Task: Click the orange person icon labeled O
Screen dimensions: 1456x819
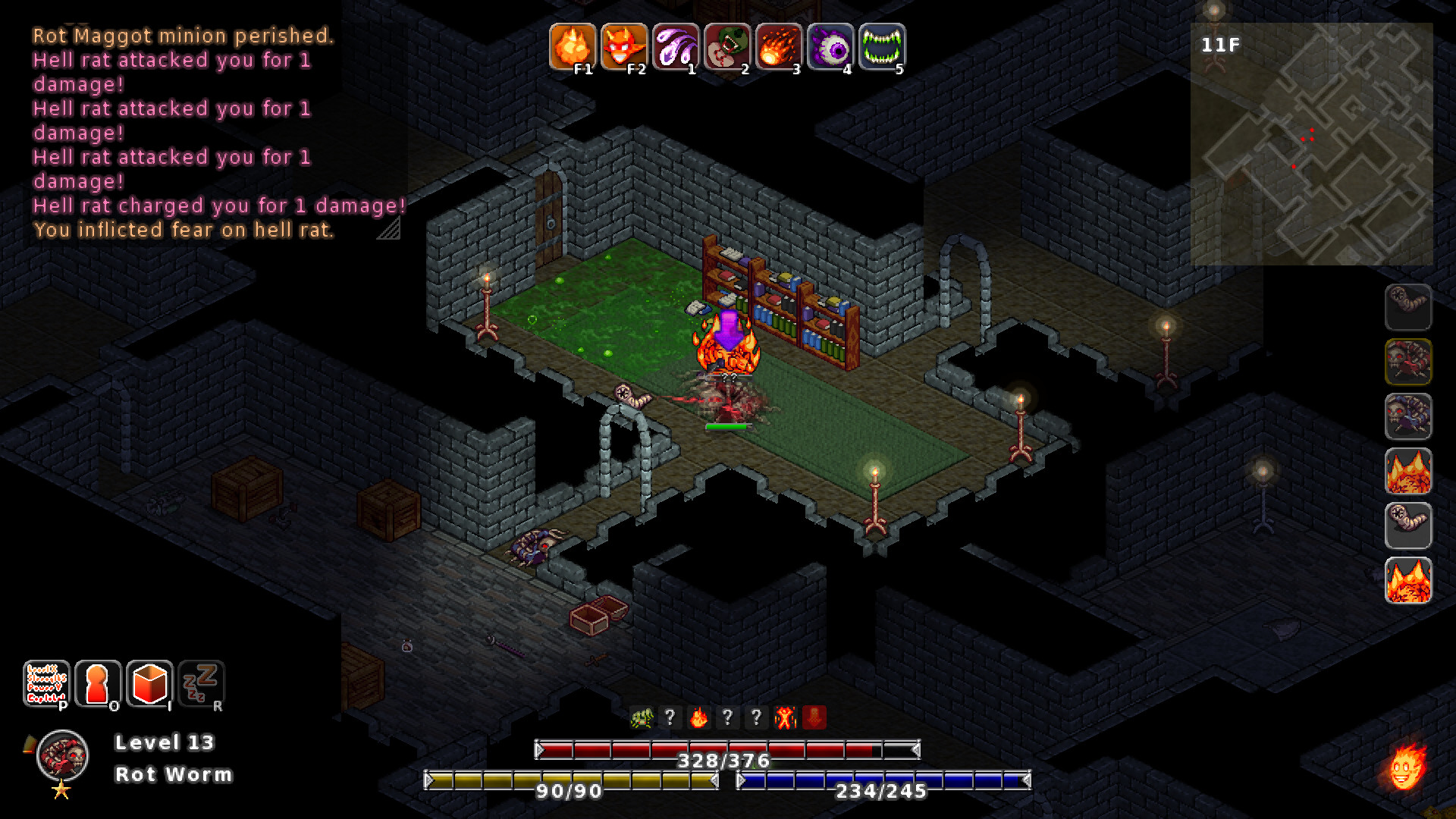Action: click(99, 685)
